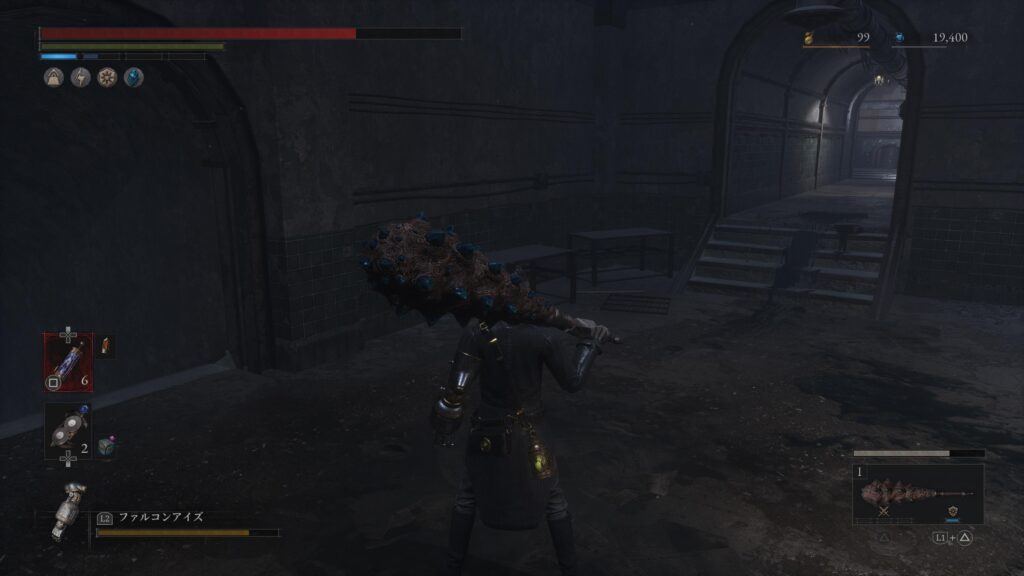Click the gold item counter icon
Image resolution: width=1024 pixels, height=576 pixels.
(x=811, y=39)
